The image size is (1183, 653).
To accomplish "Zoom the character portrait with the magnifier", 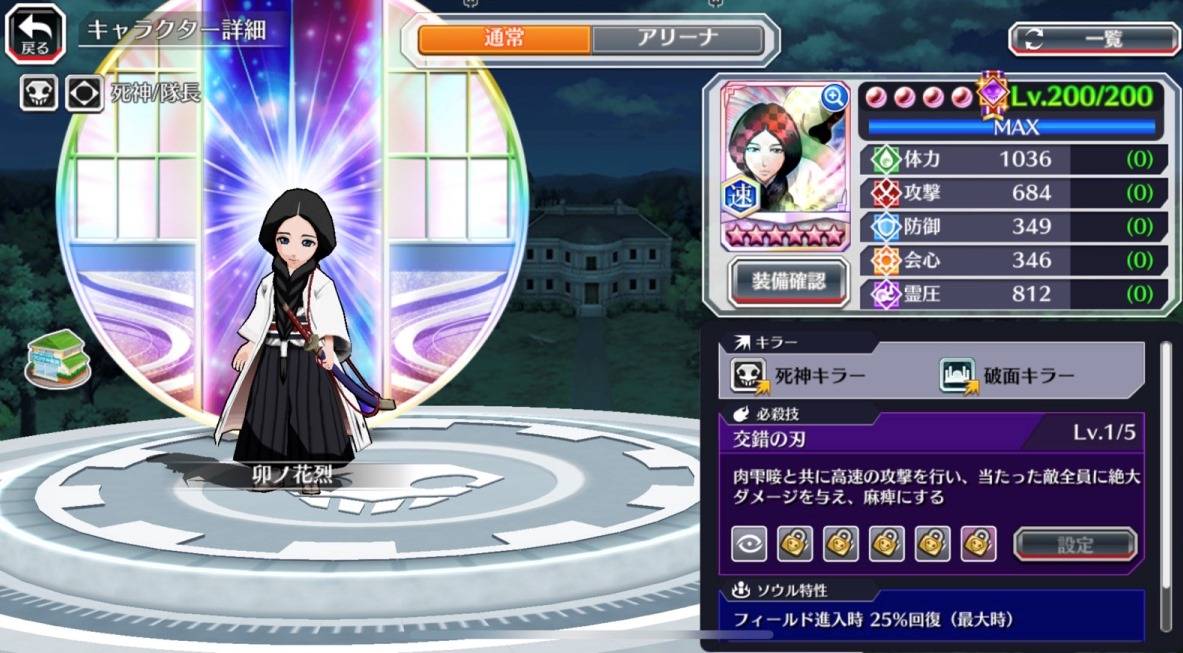I will [x=833, y=97].
